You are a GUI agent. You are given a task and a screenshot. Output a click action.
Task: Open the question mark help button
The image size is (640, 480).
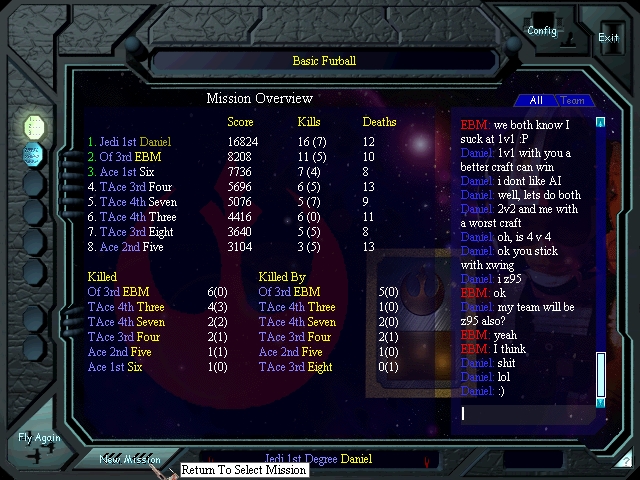[626, 461]
